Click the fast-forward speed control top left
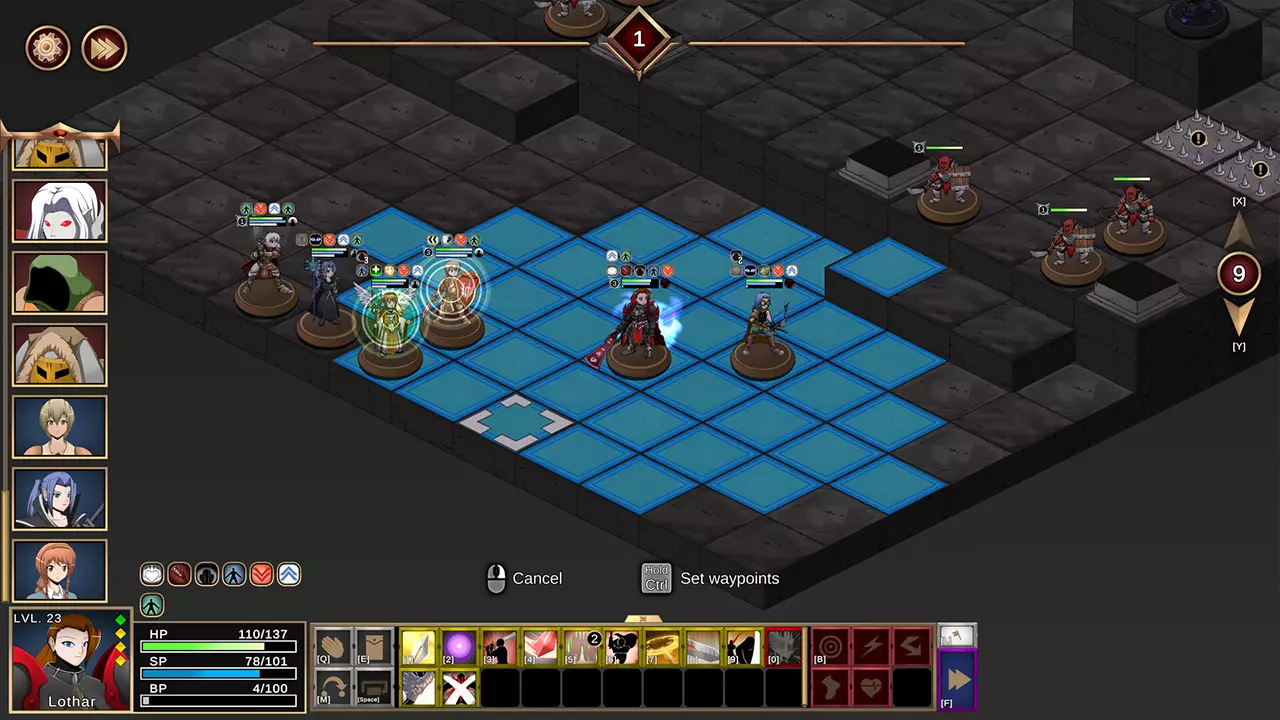Screen dimensions: 1280x720 point(104,48)
